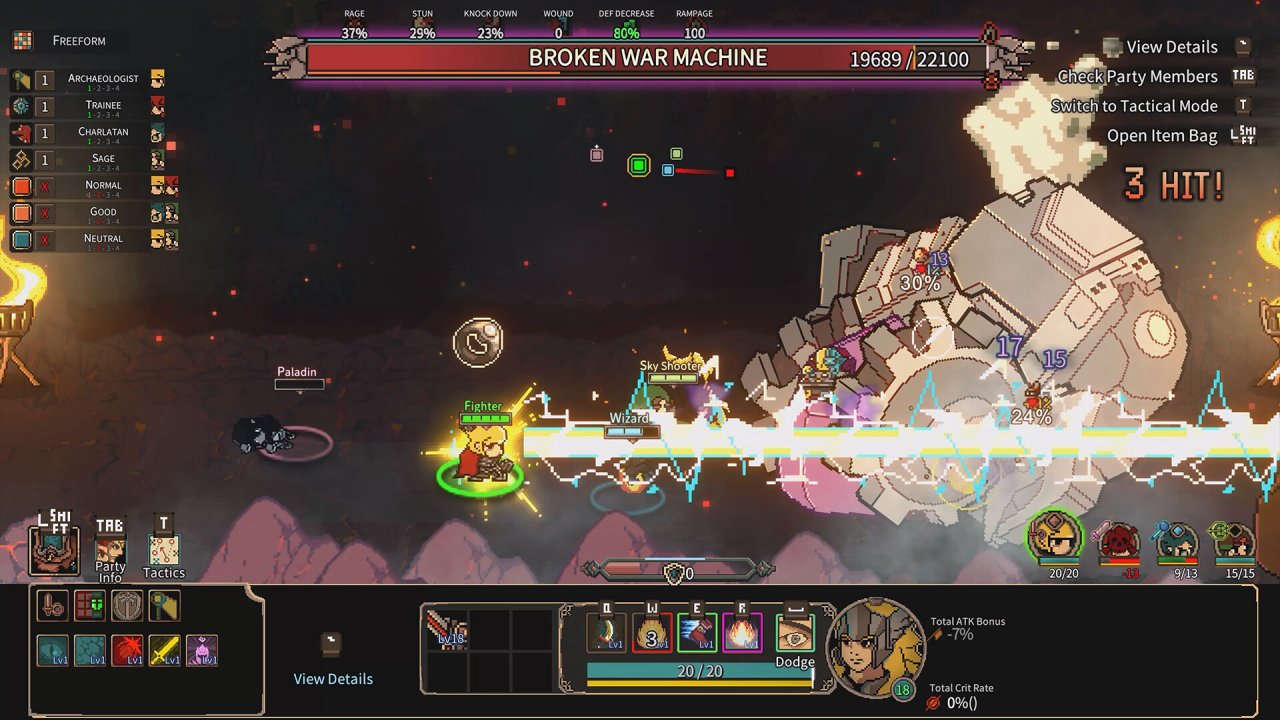Select the red burst passive skill icon
1280x720 pixels.
127,650
